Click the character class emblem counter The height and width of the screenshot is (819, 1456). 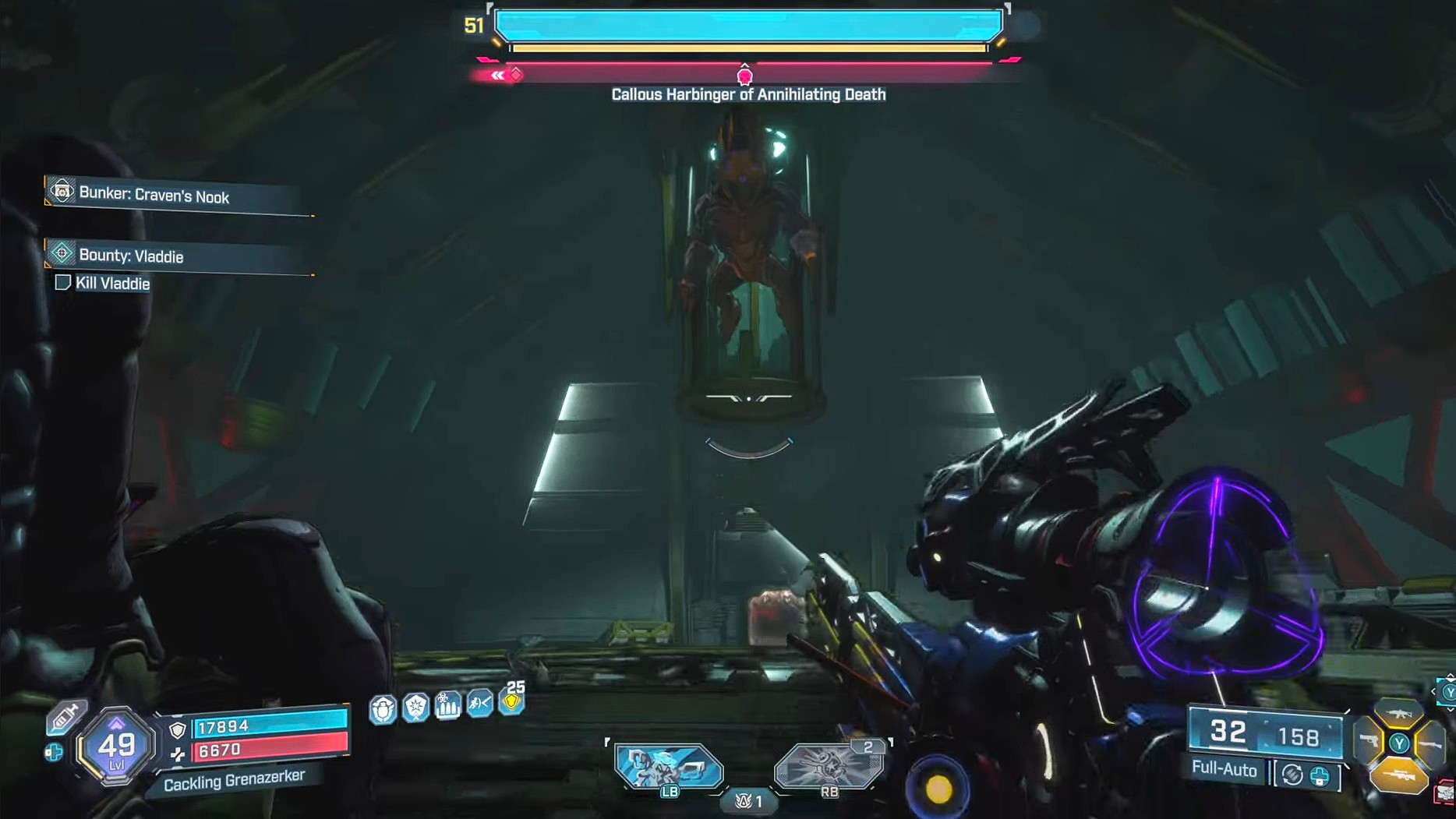(x=749, y=801)
